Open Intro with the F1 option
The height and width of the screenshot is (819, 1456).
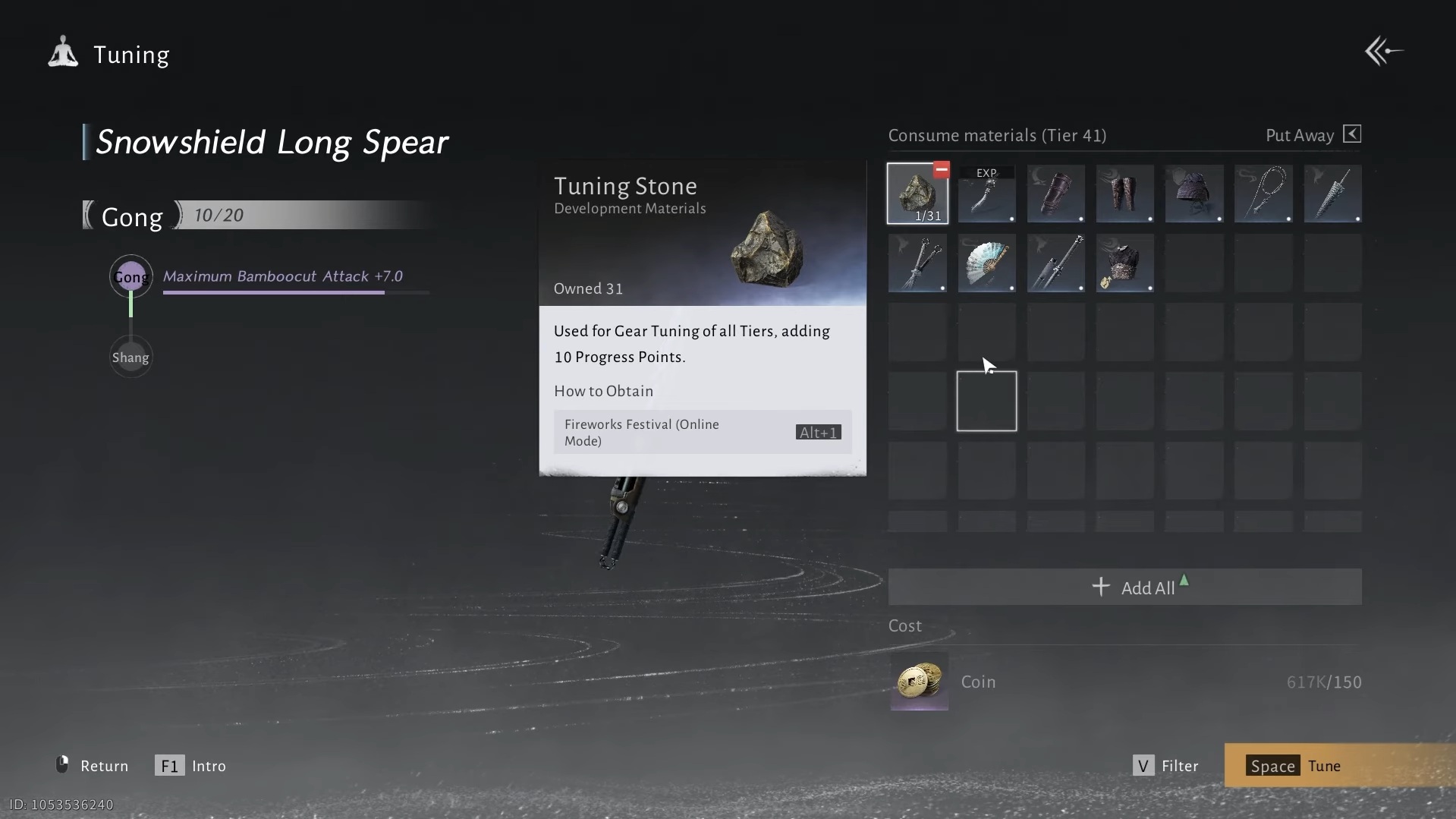pos(190,765)
